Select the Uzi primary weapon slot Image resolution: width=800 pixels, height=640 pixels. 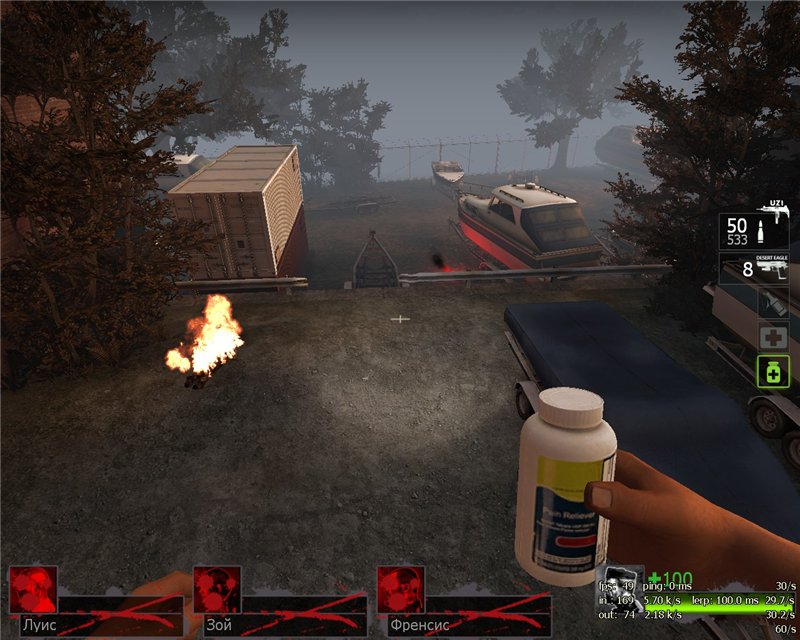pos(755,231)
